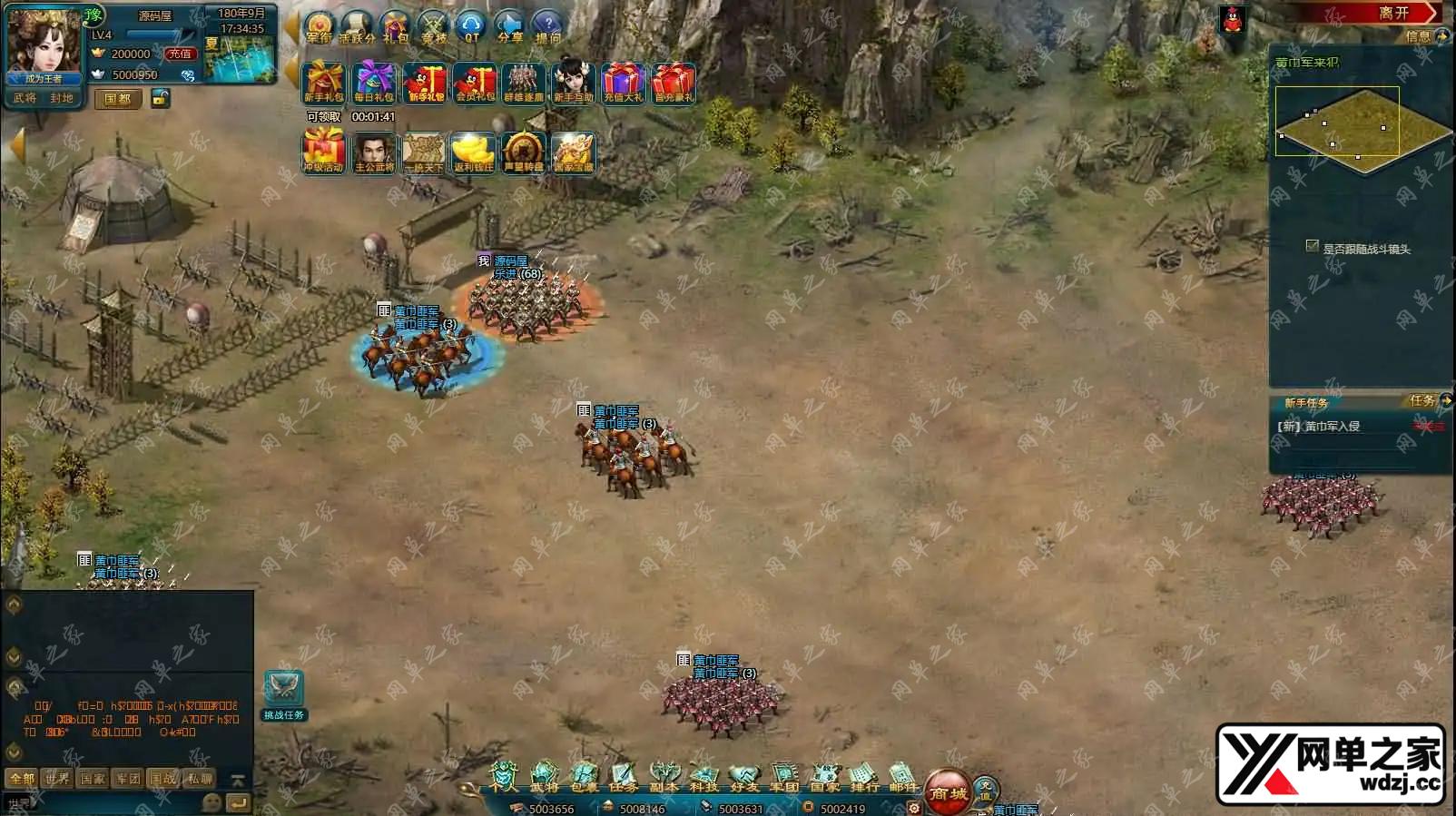The image size is (1456, 816).
Task: Open the 提问 help question icon
Action: tap(548, 26)
